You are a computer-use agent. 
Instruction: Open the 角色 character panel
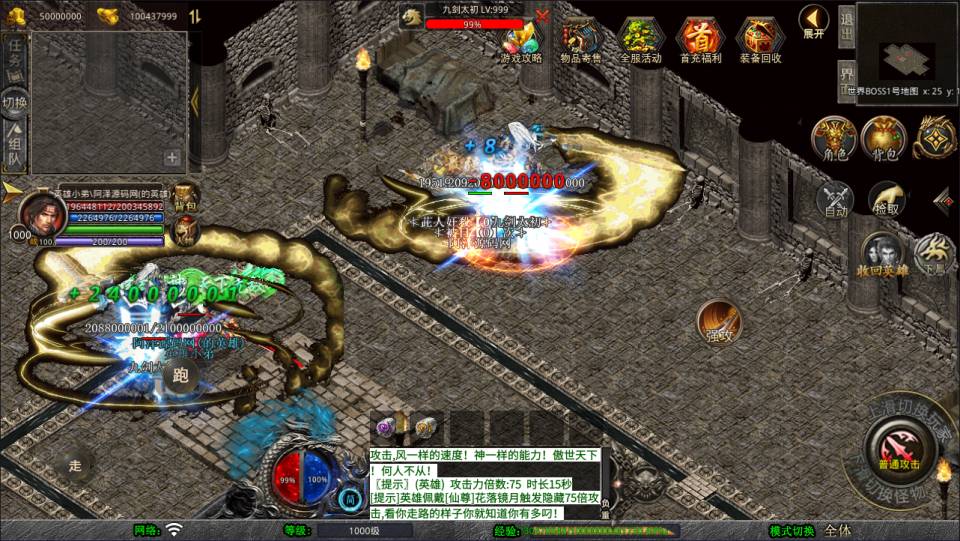point(832,139)
